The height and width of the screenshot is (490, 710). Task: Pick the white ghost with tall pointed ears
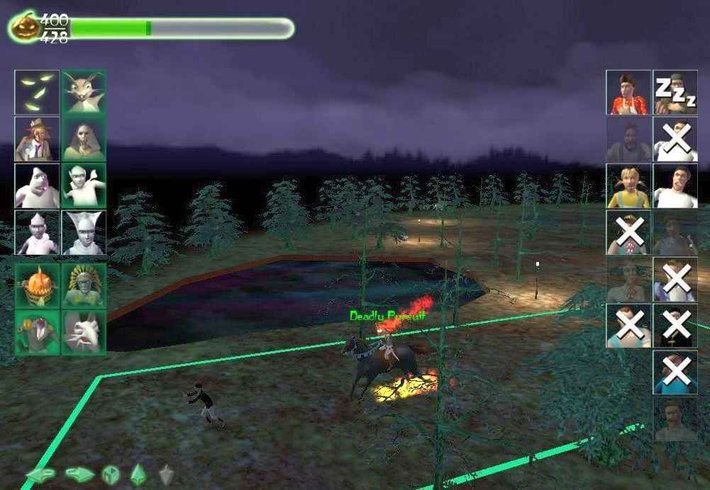84,234
